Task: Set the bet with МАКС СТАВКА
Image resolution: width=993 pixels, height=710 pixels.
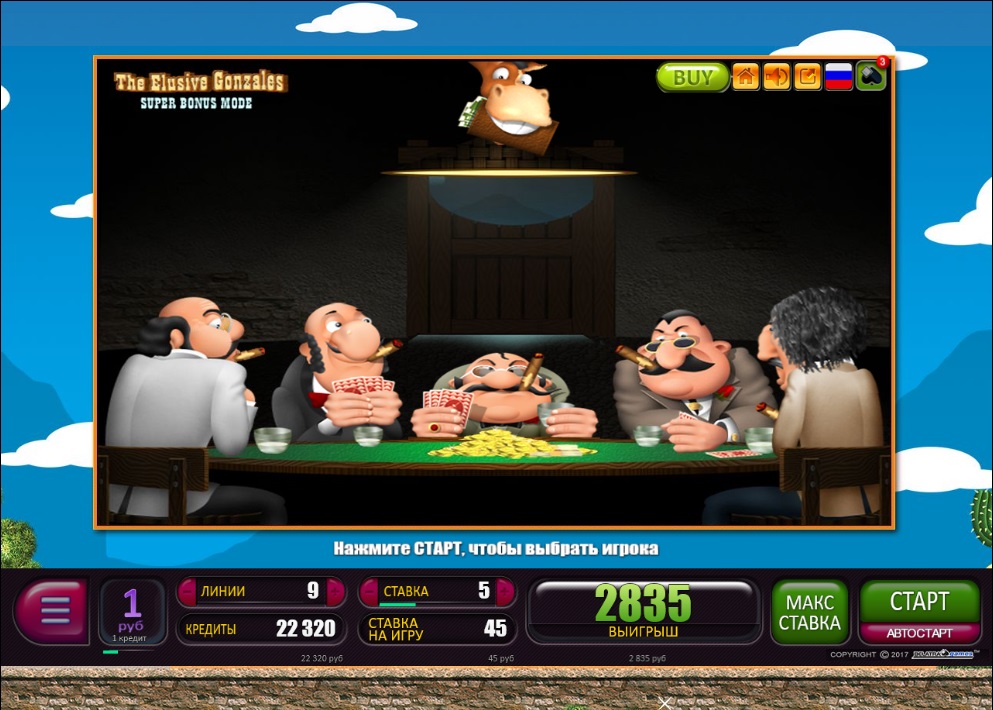Action: (809, 612)
